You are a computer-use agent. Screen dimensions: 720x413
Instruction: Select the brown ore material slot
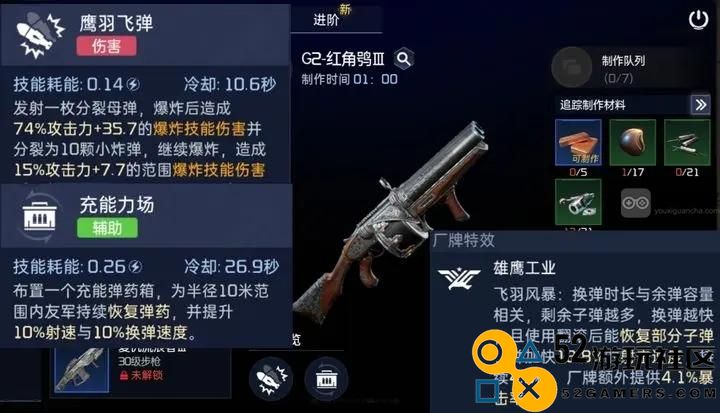pyautogui.click(x=633, y=141)
